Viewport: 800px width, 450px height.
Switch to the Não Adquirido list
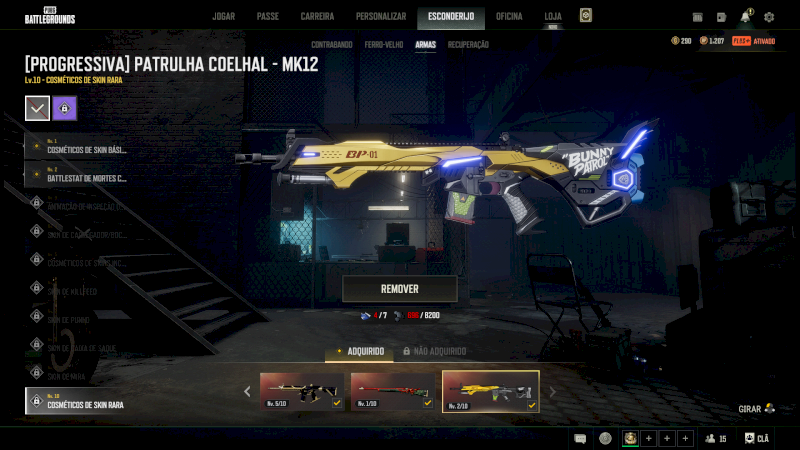434,352
